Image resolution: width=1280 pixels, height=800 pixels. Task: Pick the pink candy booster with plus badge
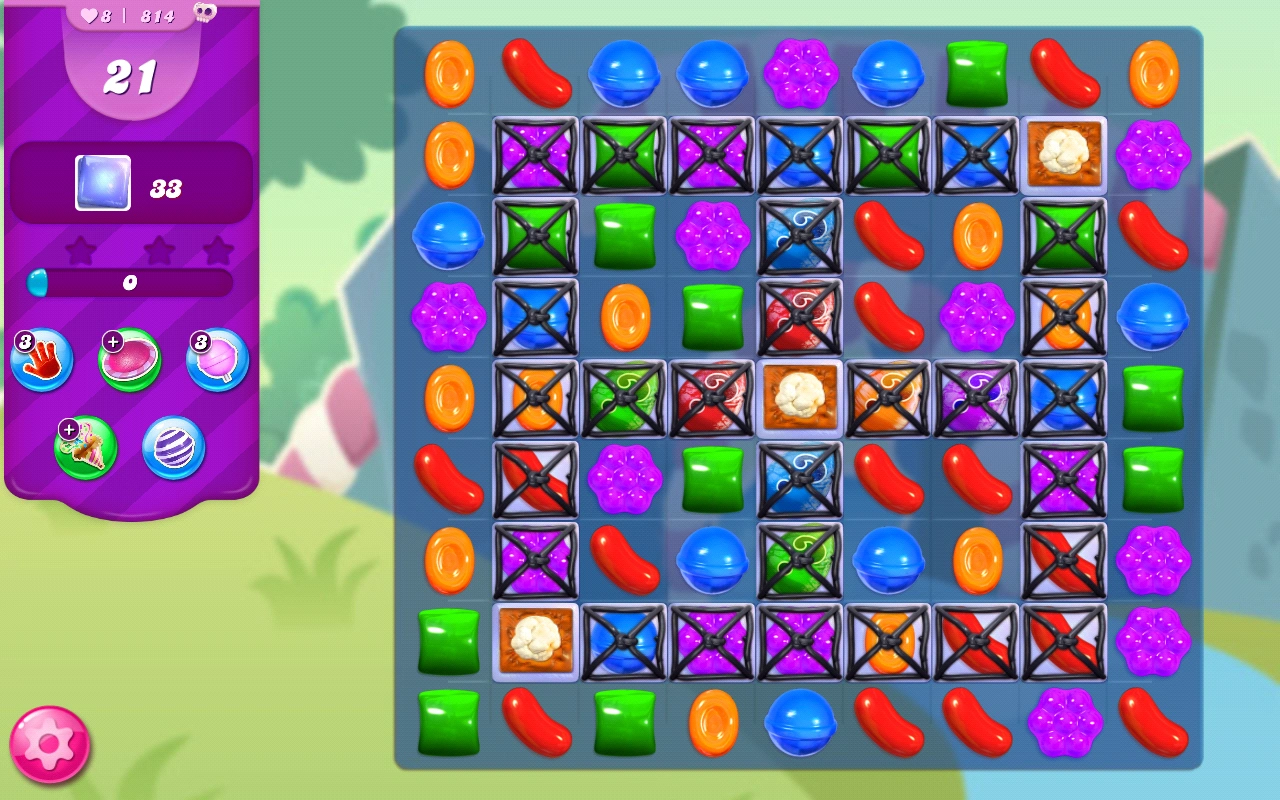pyautogui.click(x=129, y=356)
